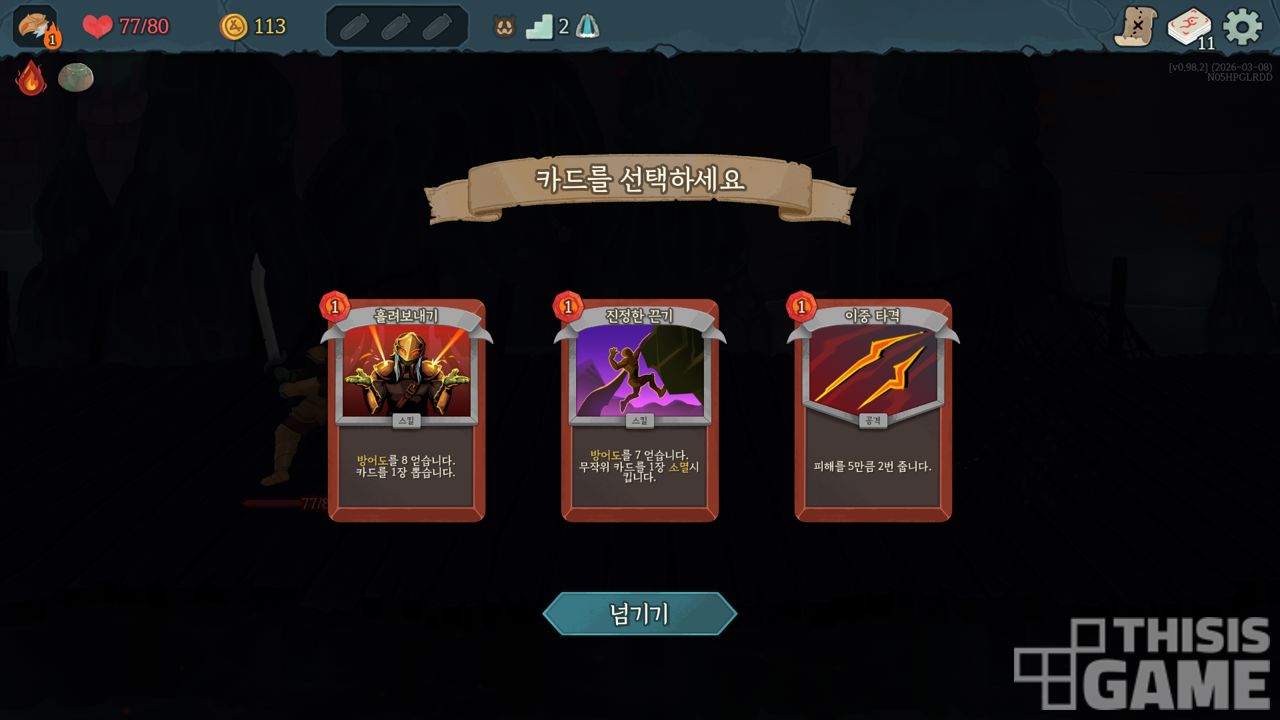Open the map scroll
1280x720 pixels.
click(1136, 27)
